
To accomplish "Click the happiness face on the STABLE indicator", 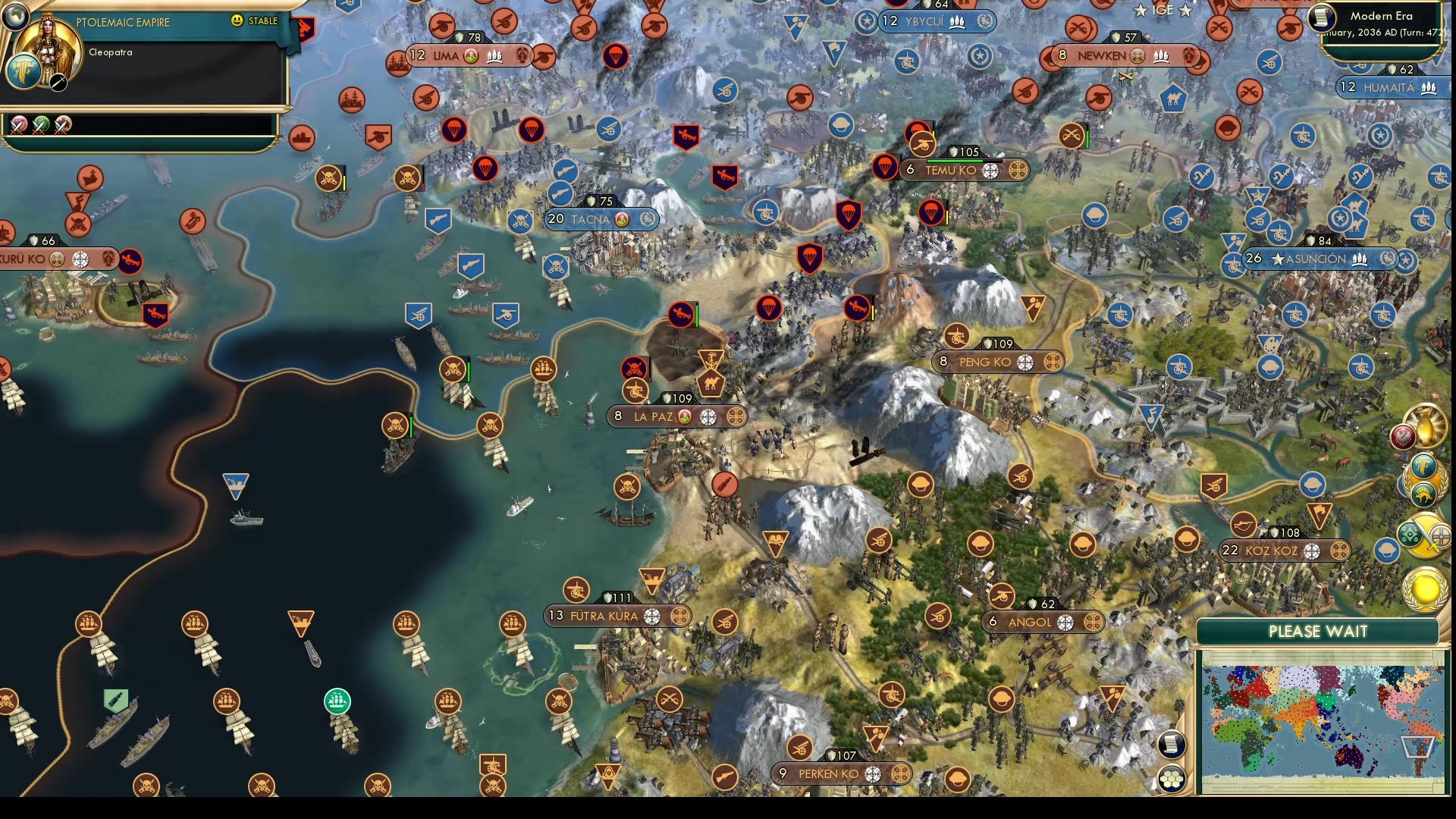I will click(238, 22).
